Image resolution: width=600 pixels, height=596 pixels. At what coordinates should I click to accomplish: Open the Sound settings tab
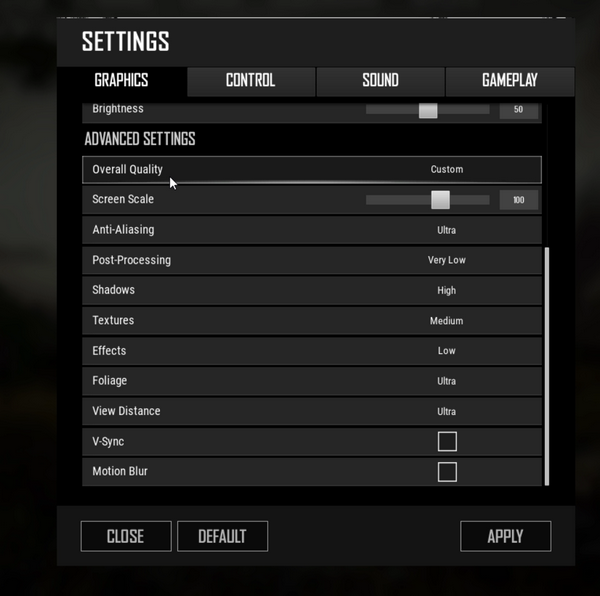coord(380,81)
